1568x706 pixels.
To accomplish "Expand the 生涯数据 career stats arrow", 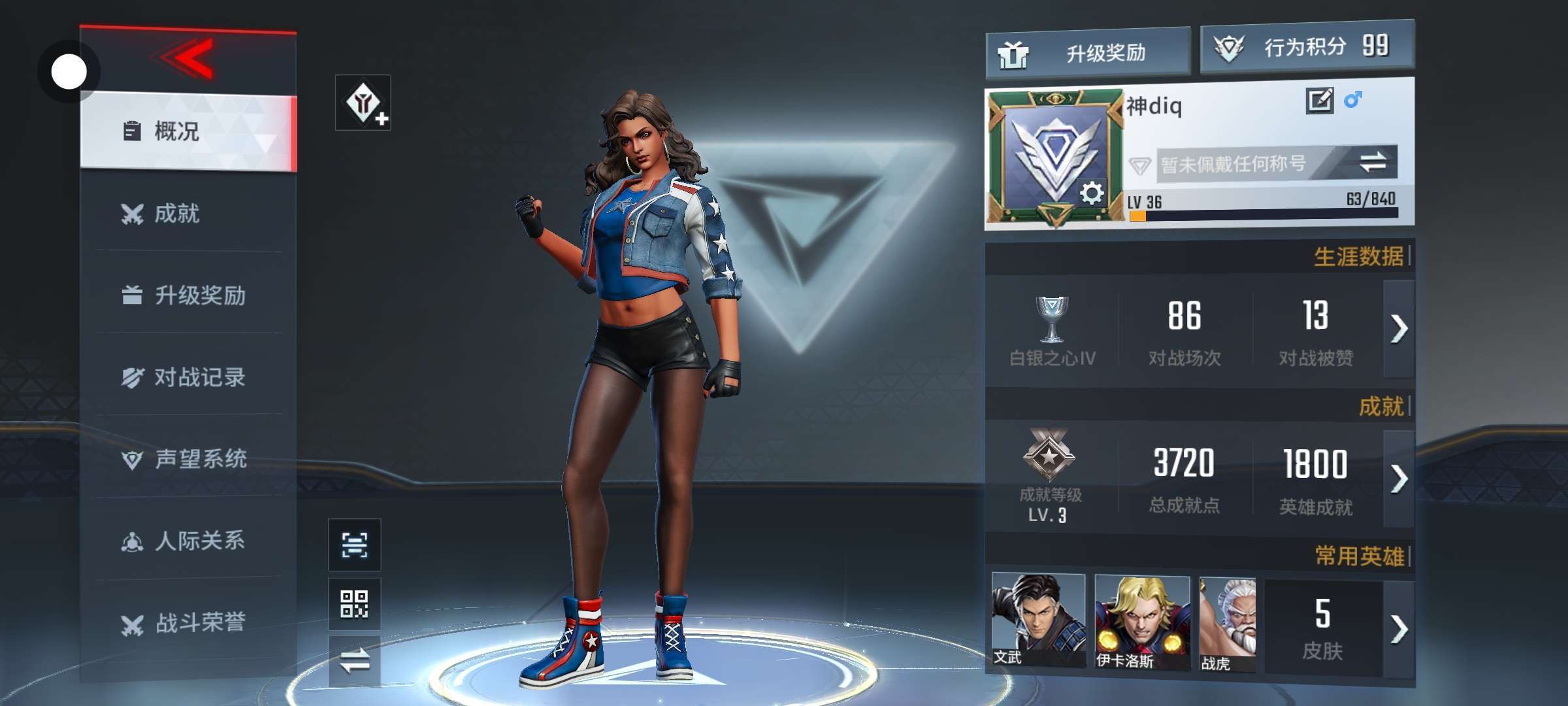I will point(1399,328).
